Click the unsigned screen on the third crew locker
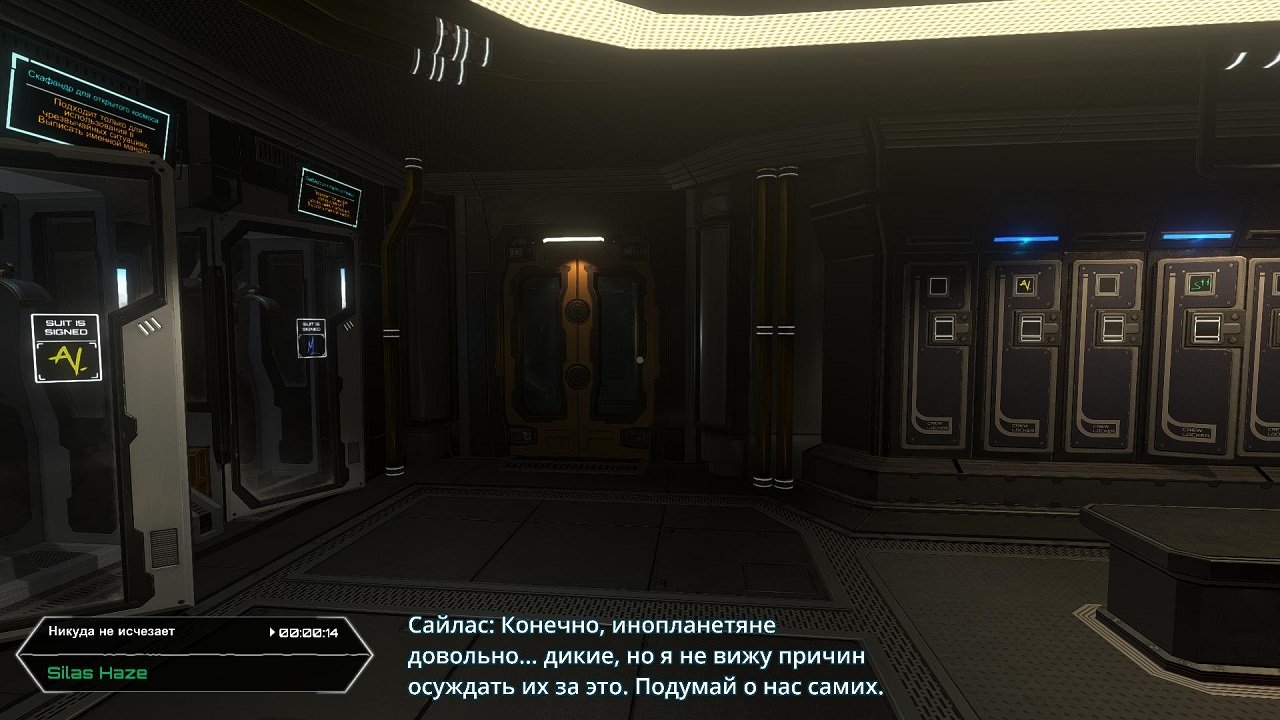The height and width of the screenshot is (720, 1280). pyautogui.click(x=1108, y=284)
